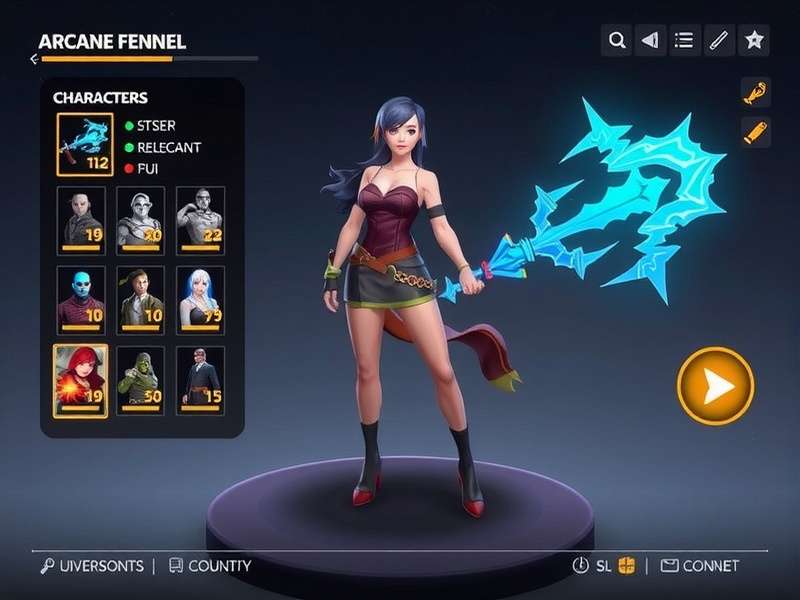800x600 pixels.
Task: Select the white pencil edit icon
Action: click(718, 40)
